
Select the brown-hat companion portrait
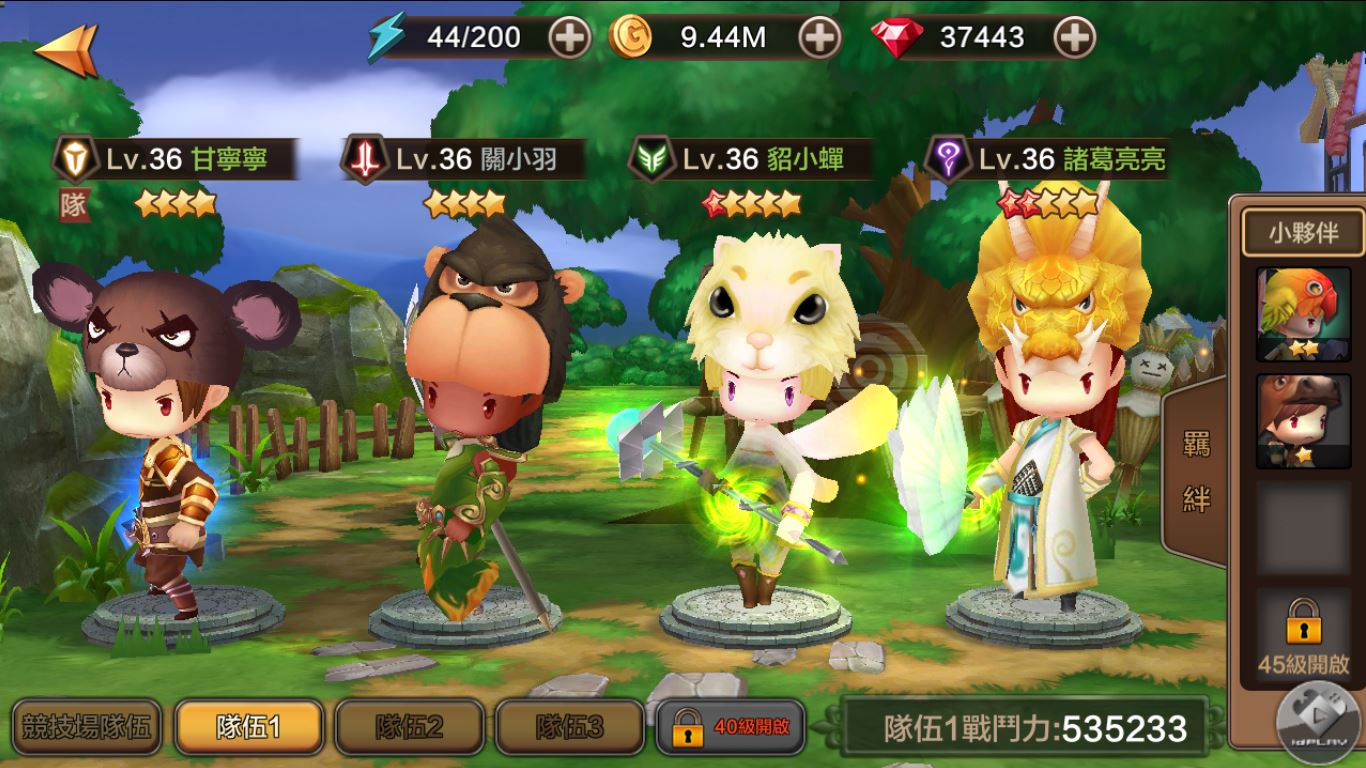pyautogui.click(x=1302, y=420)
